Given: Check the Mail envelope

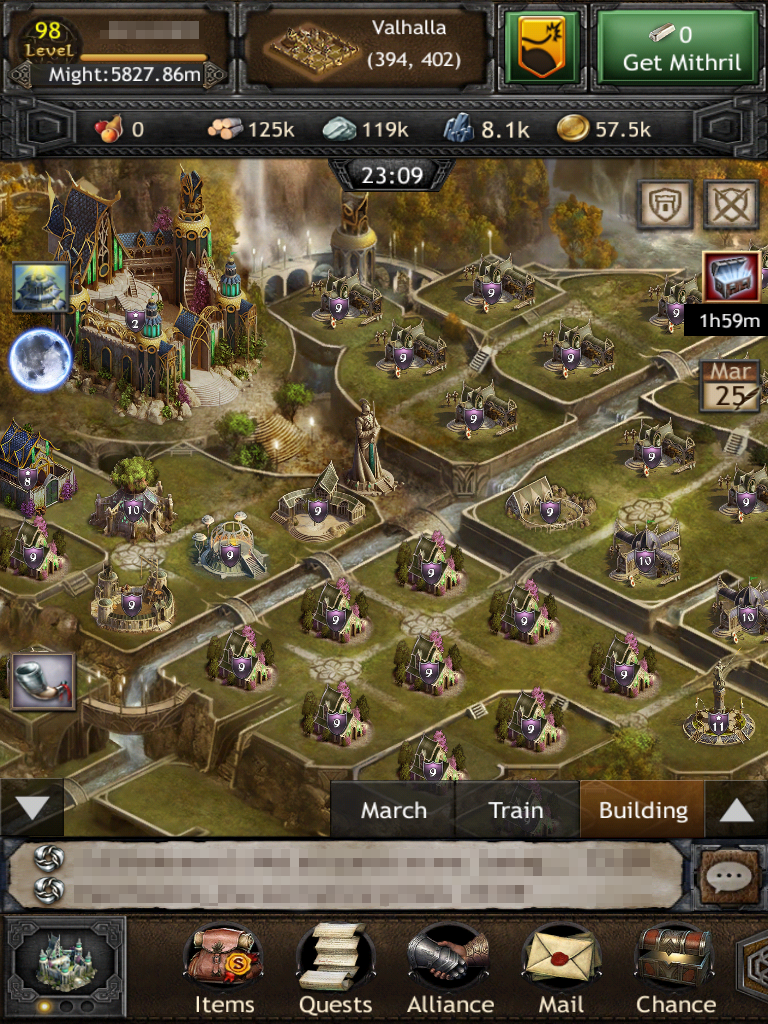Looking at the screenshot, I should [x=561, y=970].
